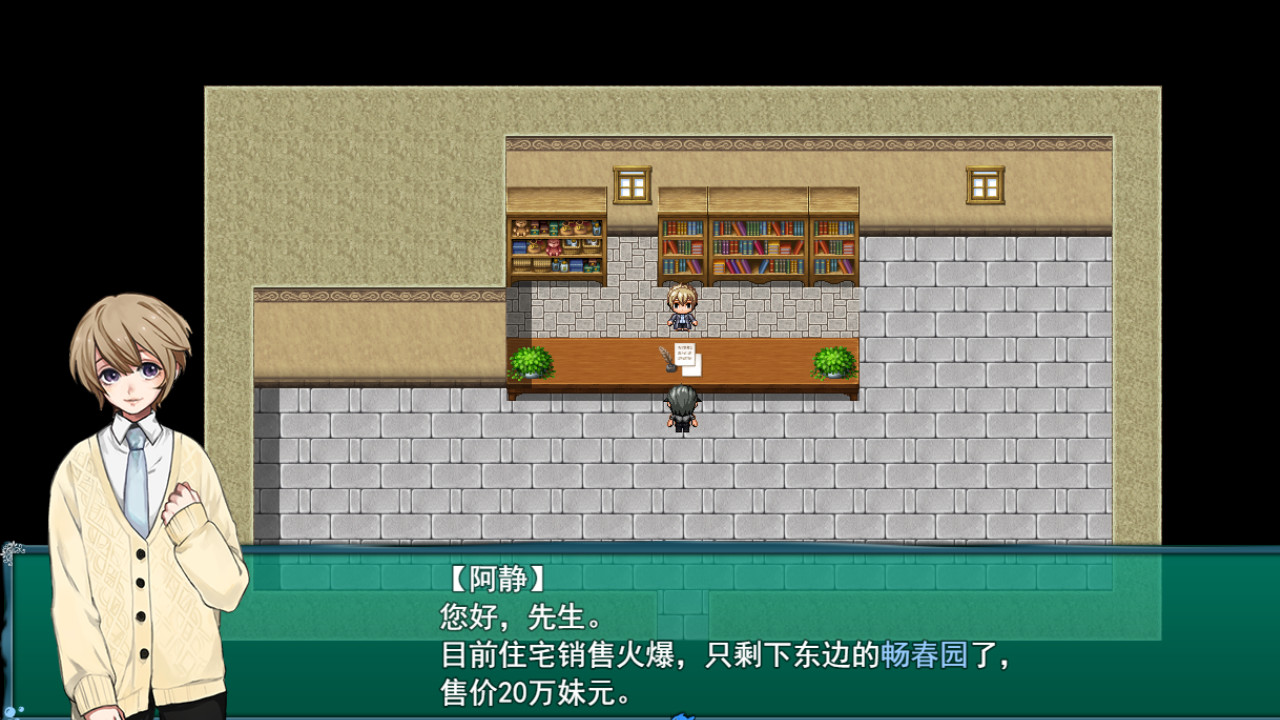Screen dimensions: 1280x720
Task: Click the window on the right wall
Action: (985, 184)
